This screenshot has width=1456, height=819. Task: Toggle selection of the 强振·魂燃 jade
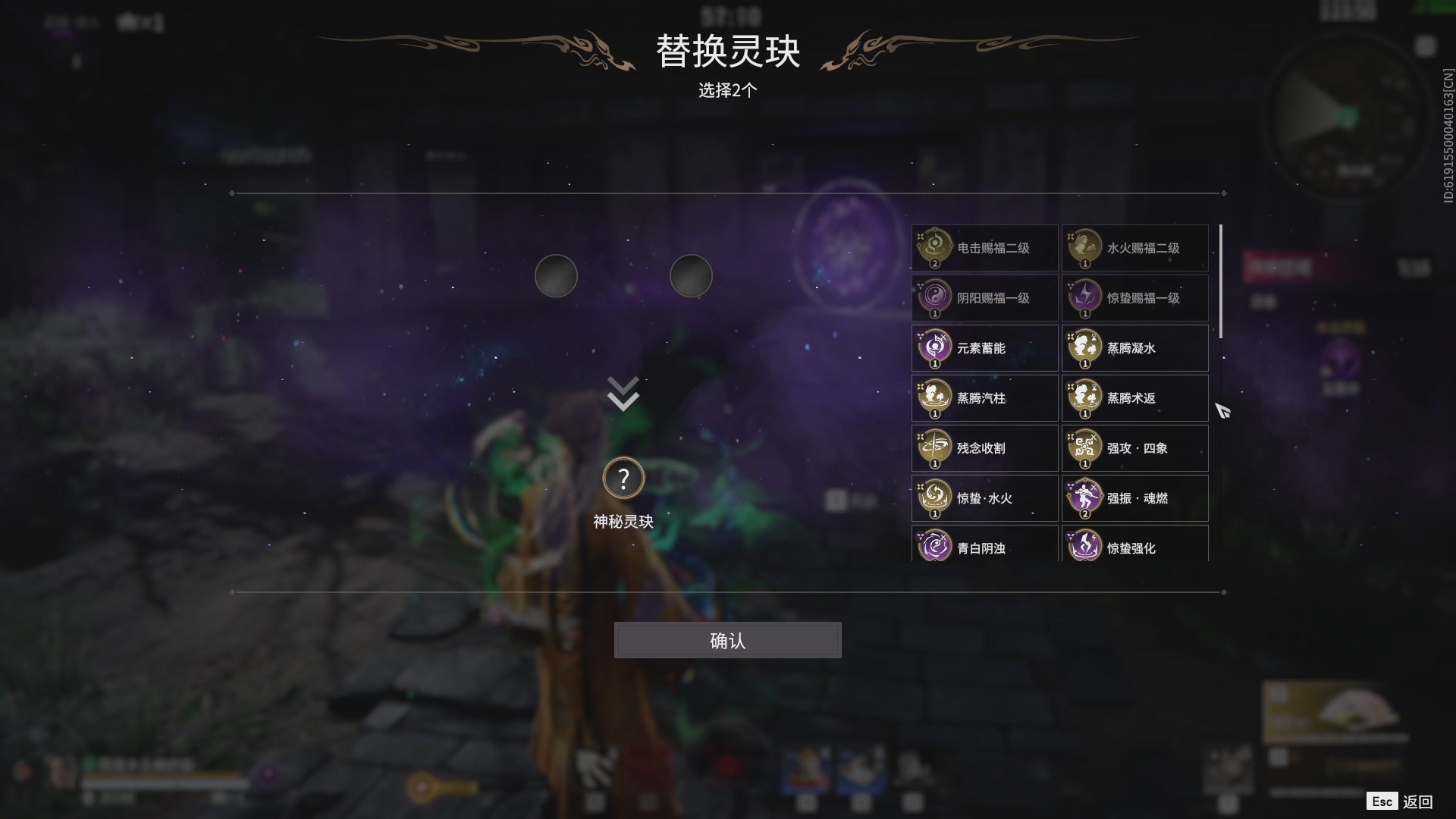[x=1086, y=497]
